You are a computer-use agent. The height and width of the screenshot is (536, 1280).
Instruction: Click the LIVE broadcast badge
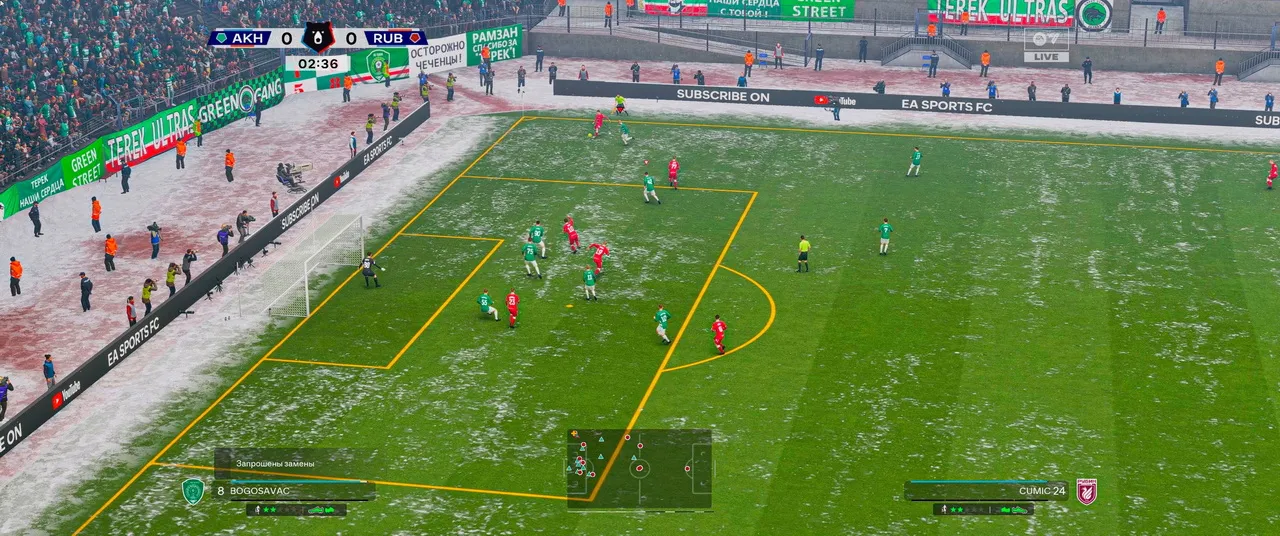(1046, 57)
